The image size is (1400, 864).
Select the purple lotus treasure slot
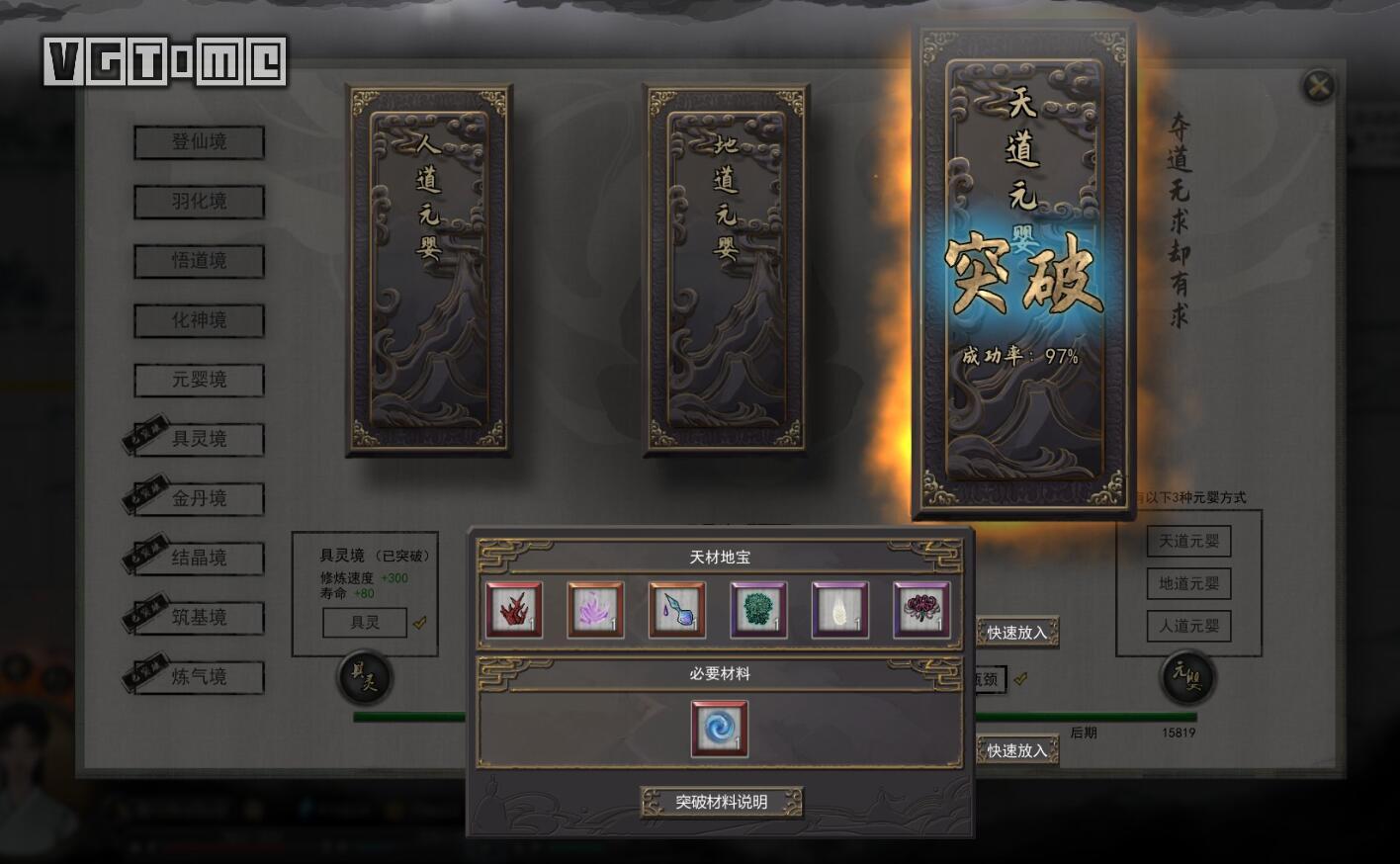coord(595,610)
